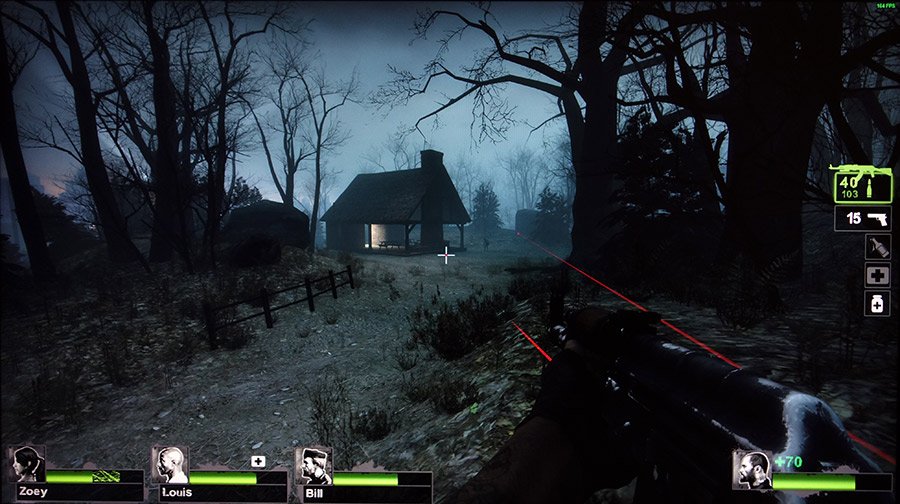Select the pain pills bottle slot
Image resolution: width=900 pixels, height=504 pixels.
pos(876,304)
